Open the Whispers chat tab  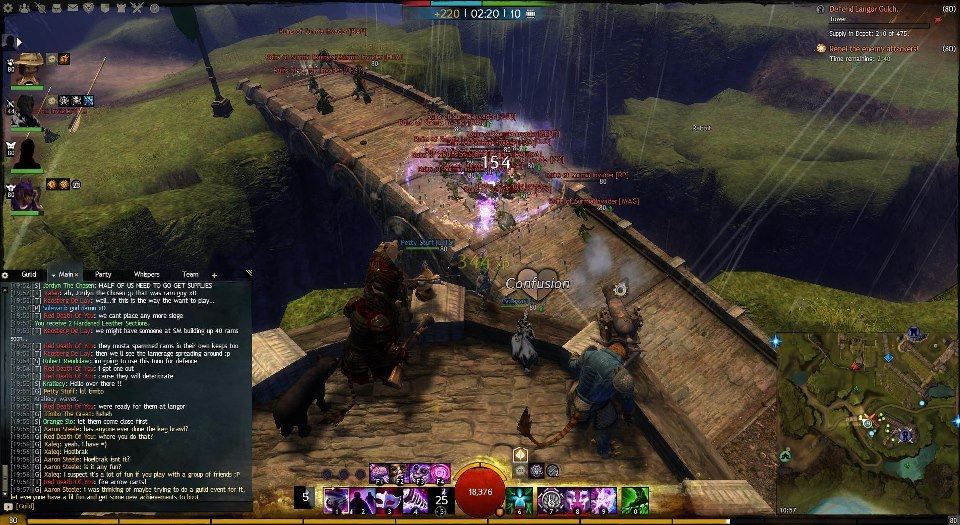point(146,274)
